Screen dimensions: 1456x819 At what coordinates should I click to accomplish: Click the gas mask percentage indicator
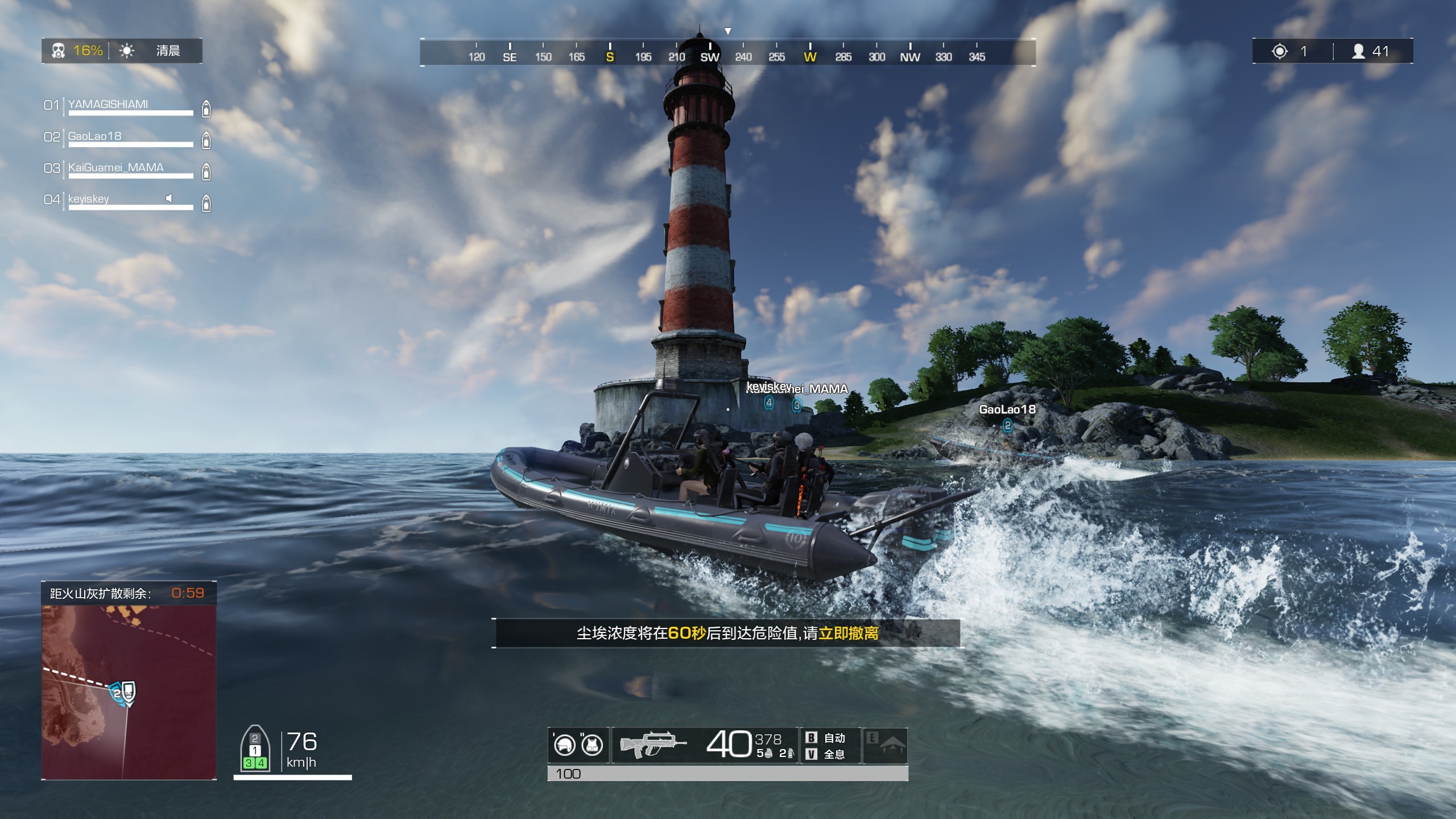coord(78,51)
